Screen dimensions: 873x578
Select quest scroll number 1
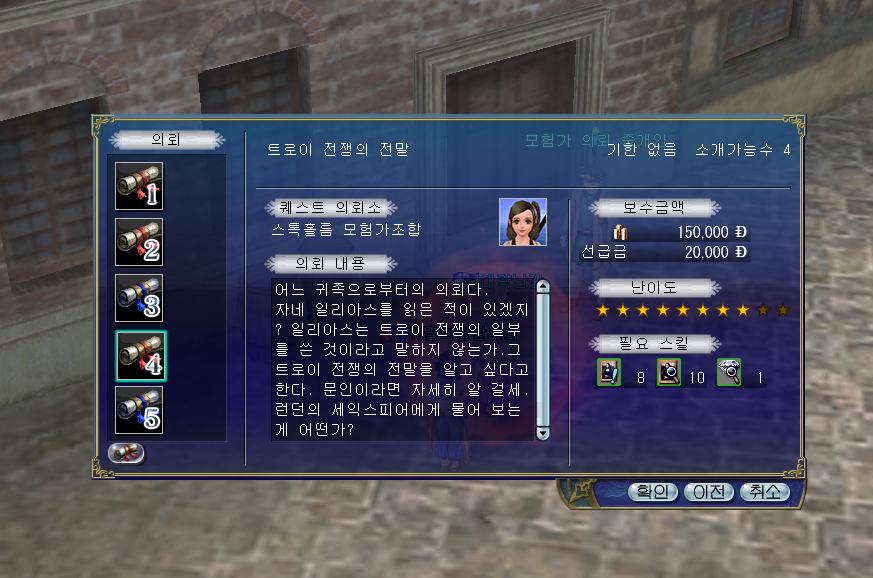(139, 186)
